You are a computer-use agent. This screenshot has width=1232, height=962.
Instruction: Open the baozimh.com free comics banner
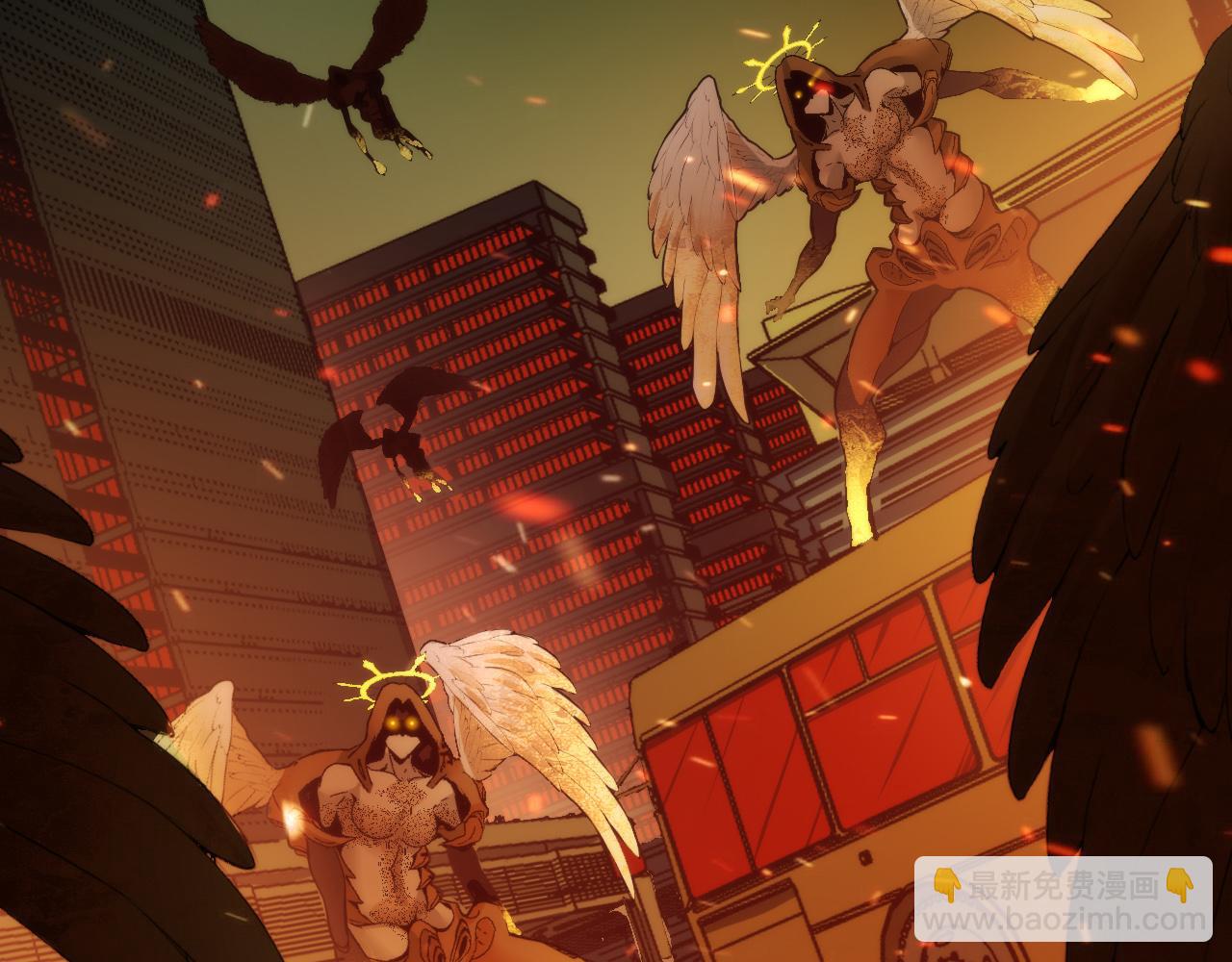[x=1063, y=900]
